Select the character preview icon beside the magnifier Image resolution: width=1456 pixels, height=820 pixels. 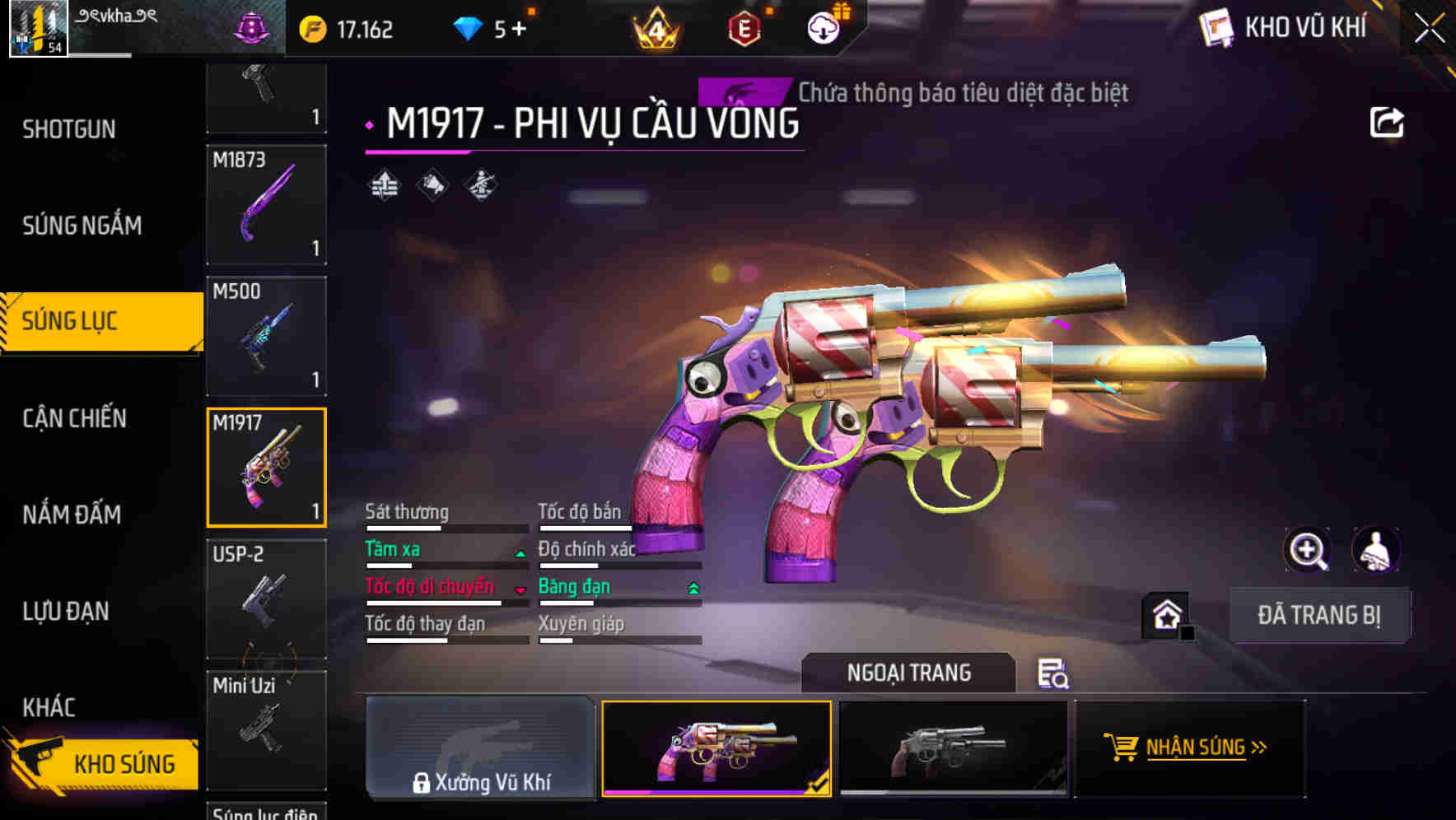[1373, 550]
